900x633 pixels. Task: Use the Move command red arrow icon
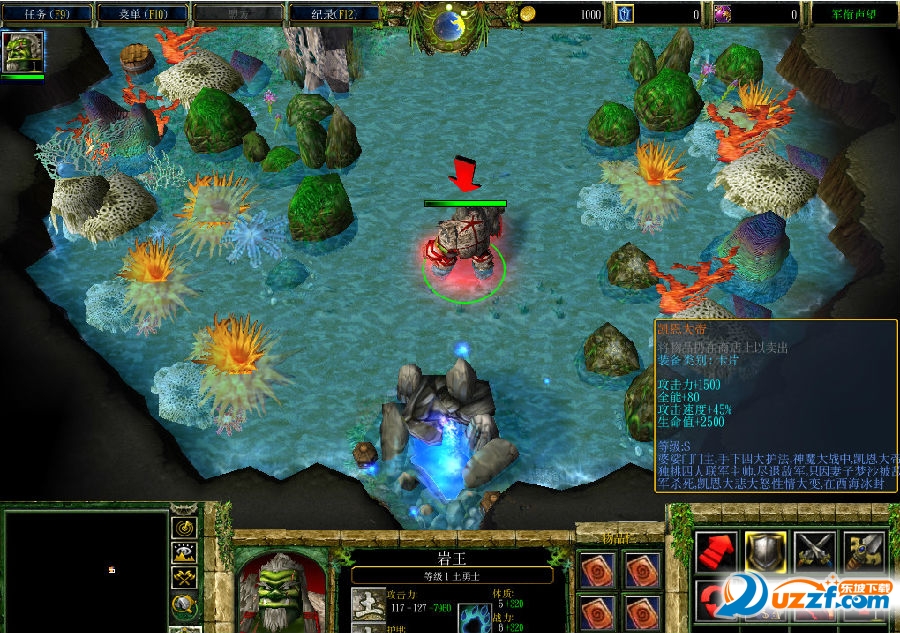(715, 551)
